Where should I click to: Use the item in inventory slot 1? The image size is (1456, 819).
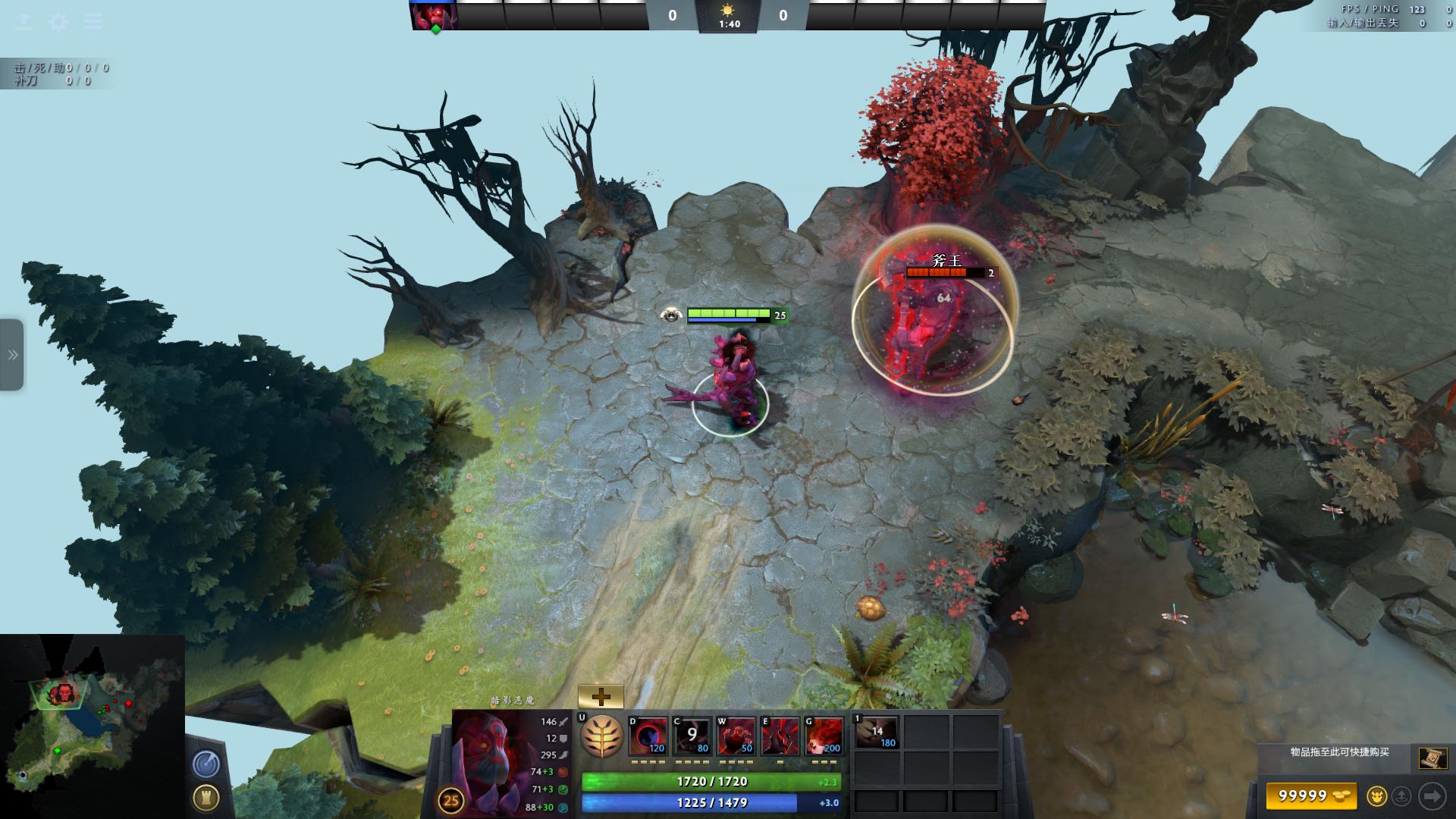pos(877,733)
